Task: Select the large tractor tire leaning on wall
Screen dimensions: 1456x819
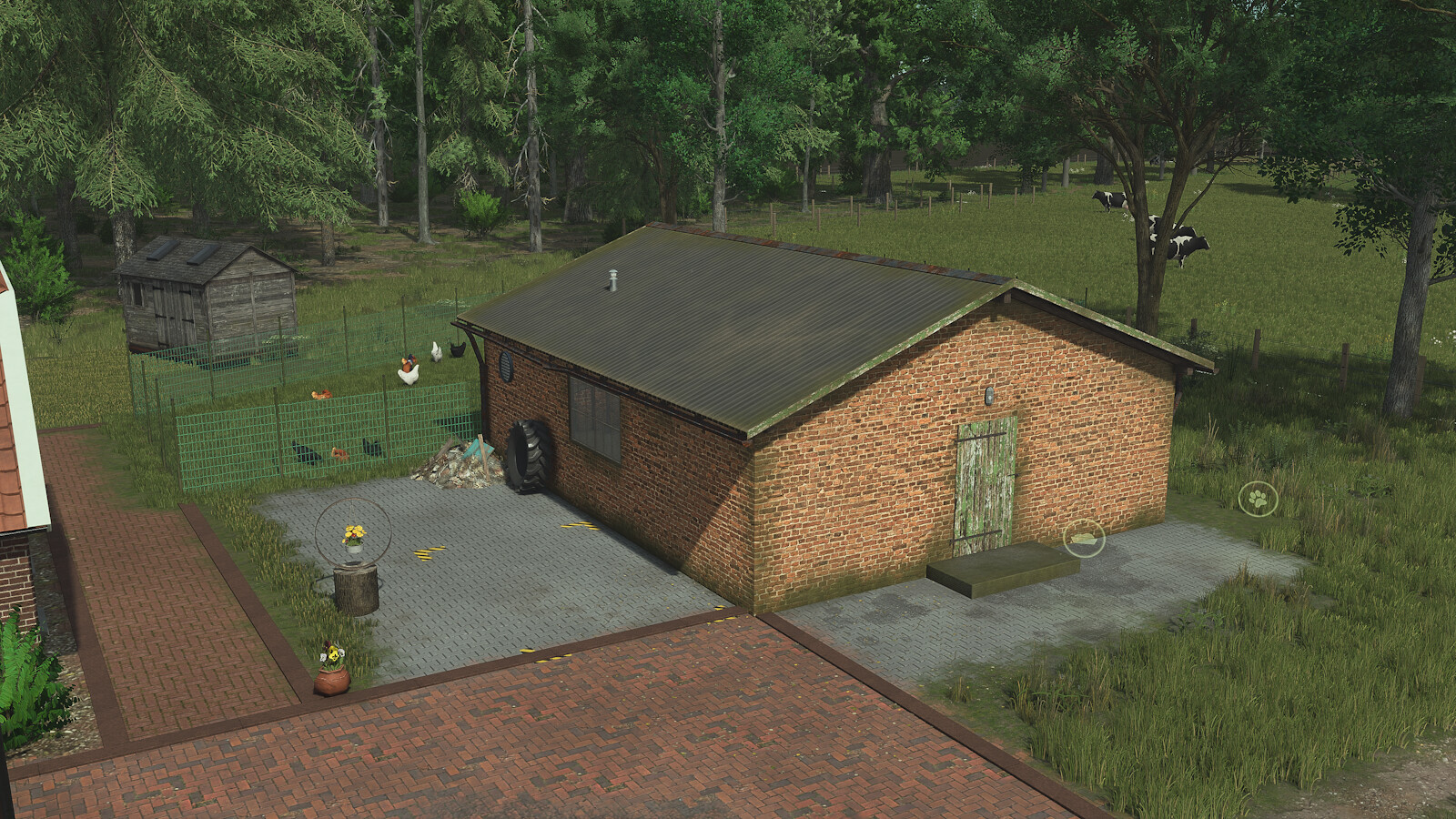Action: click(531, 452)
